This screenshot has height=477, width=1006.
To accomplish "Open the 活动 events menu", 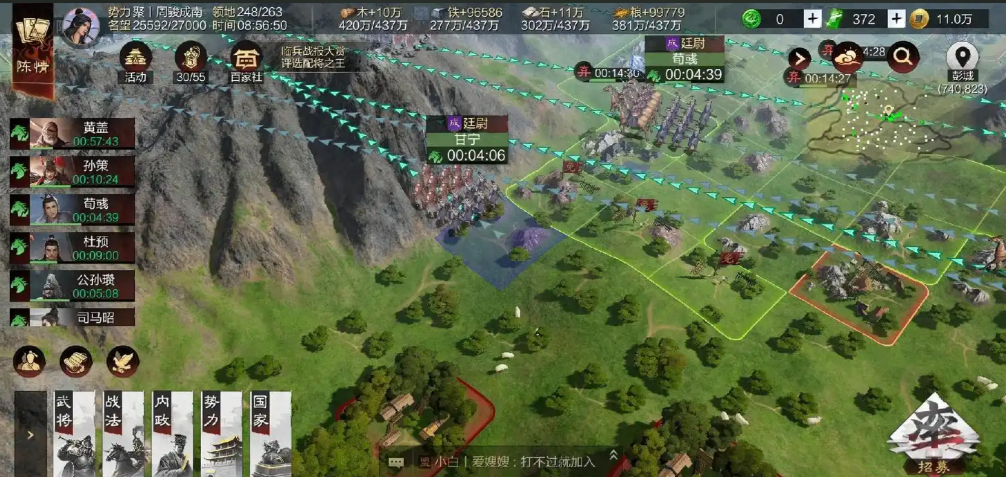I will pyautogui.click(x=136, y=61).
